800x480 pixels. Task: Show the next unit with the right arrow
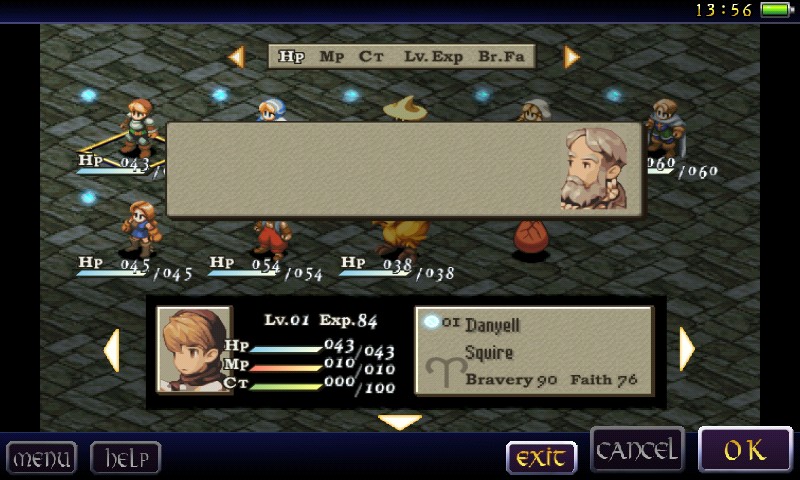[687, 350]
